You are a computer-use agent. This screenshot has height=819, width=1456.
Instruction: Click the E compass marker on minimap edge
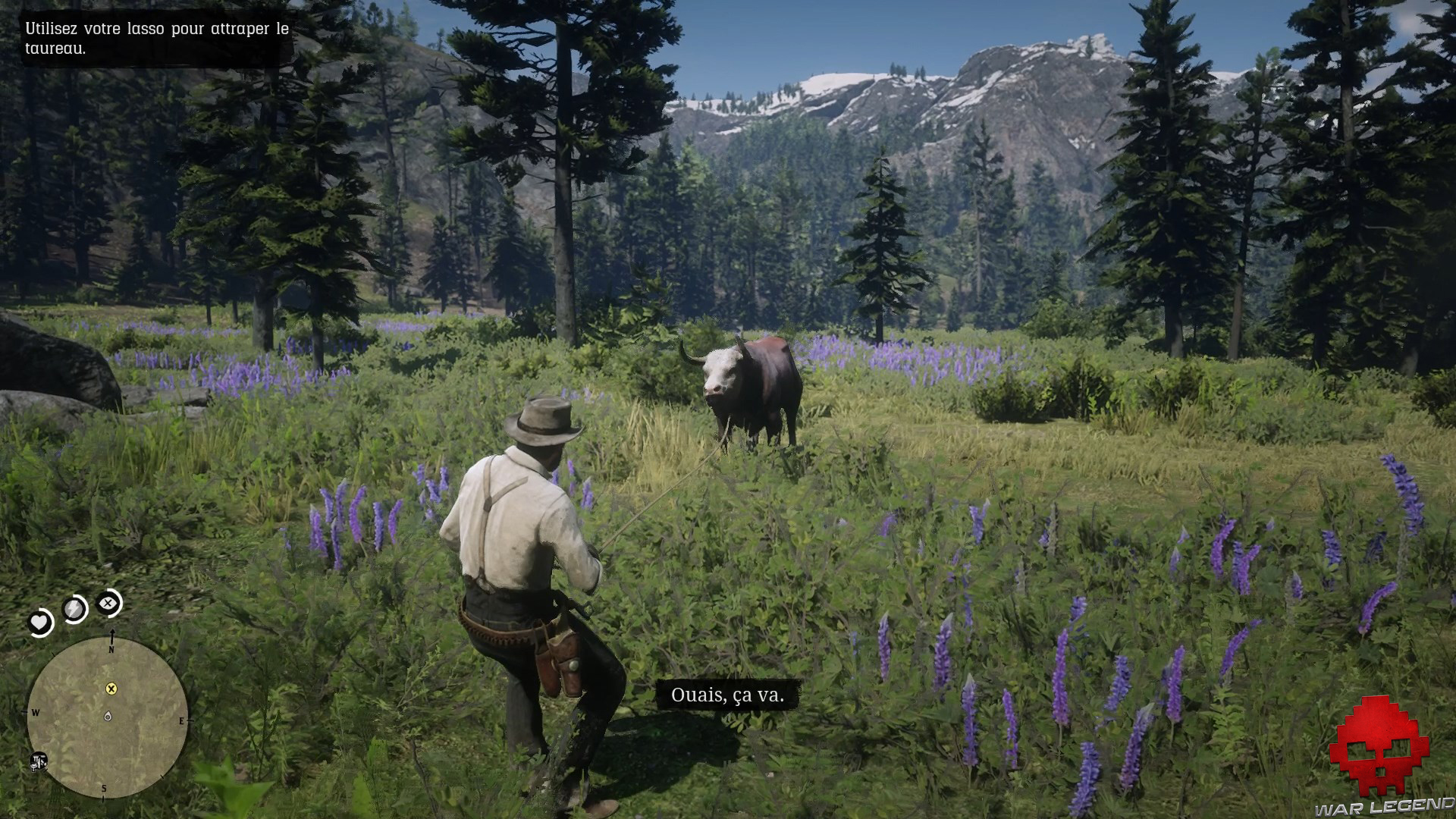click(x=183, y=720)
